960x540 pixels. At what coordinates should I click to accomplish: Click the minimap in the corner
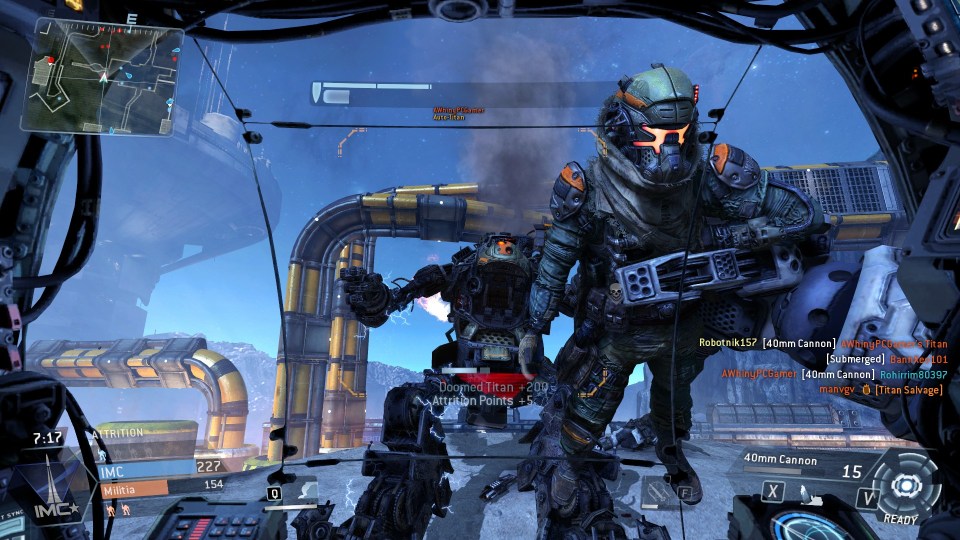tap(102, 76)
